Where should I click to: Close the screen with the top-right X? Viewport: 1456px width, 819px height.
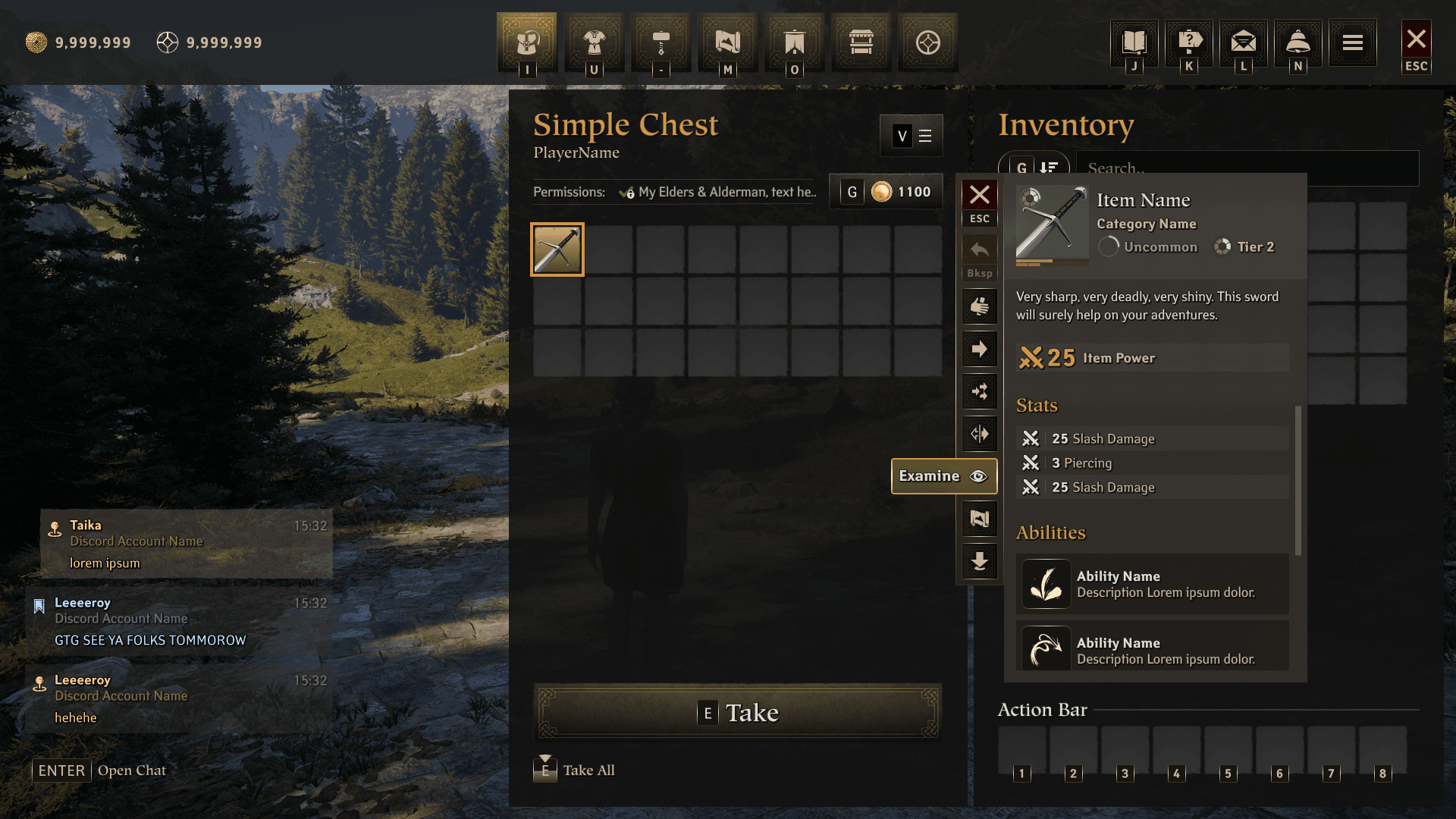(x=1416, y=39)
